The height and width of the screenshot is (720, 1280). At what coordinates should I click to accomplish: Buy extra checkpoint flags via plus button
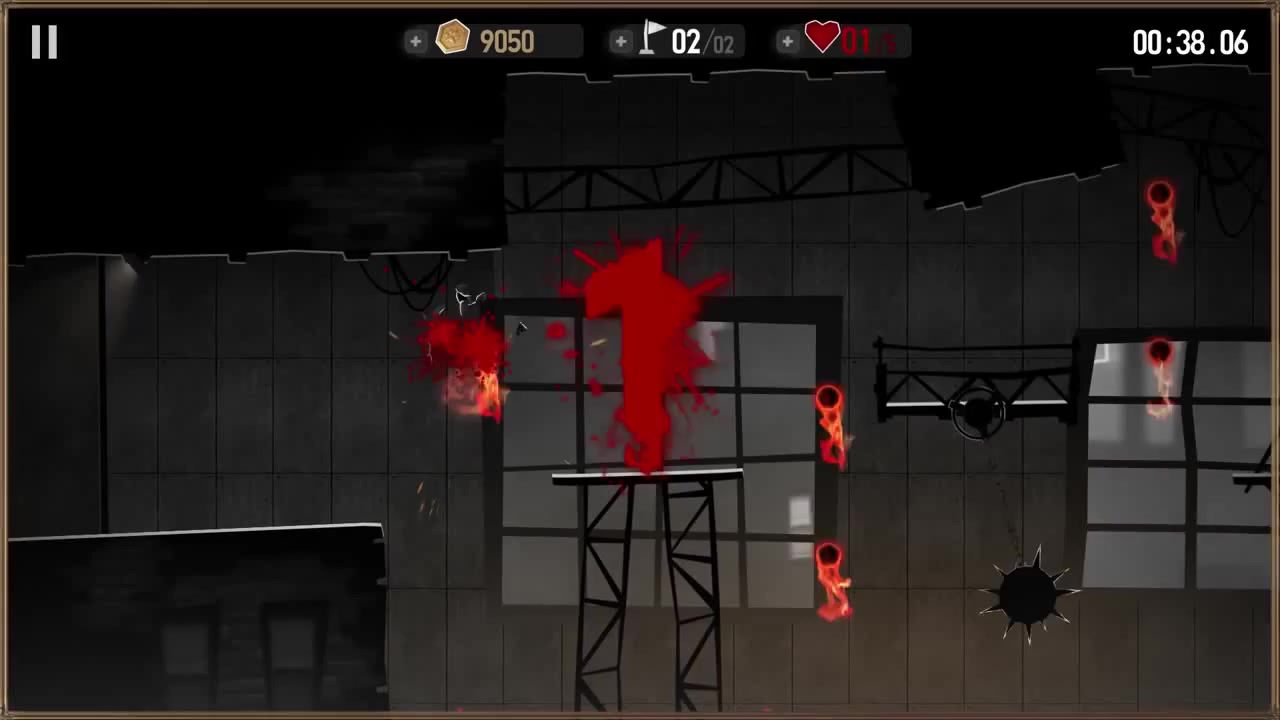click(621, 41)
